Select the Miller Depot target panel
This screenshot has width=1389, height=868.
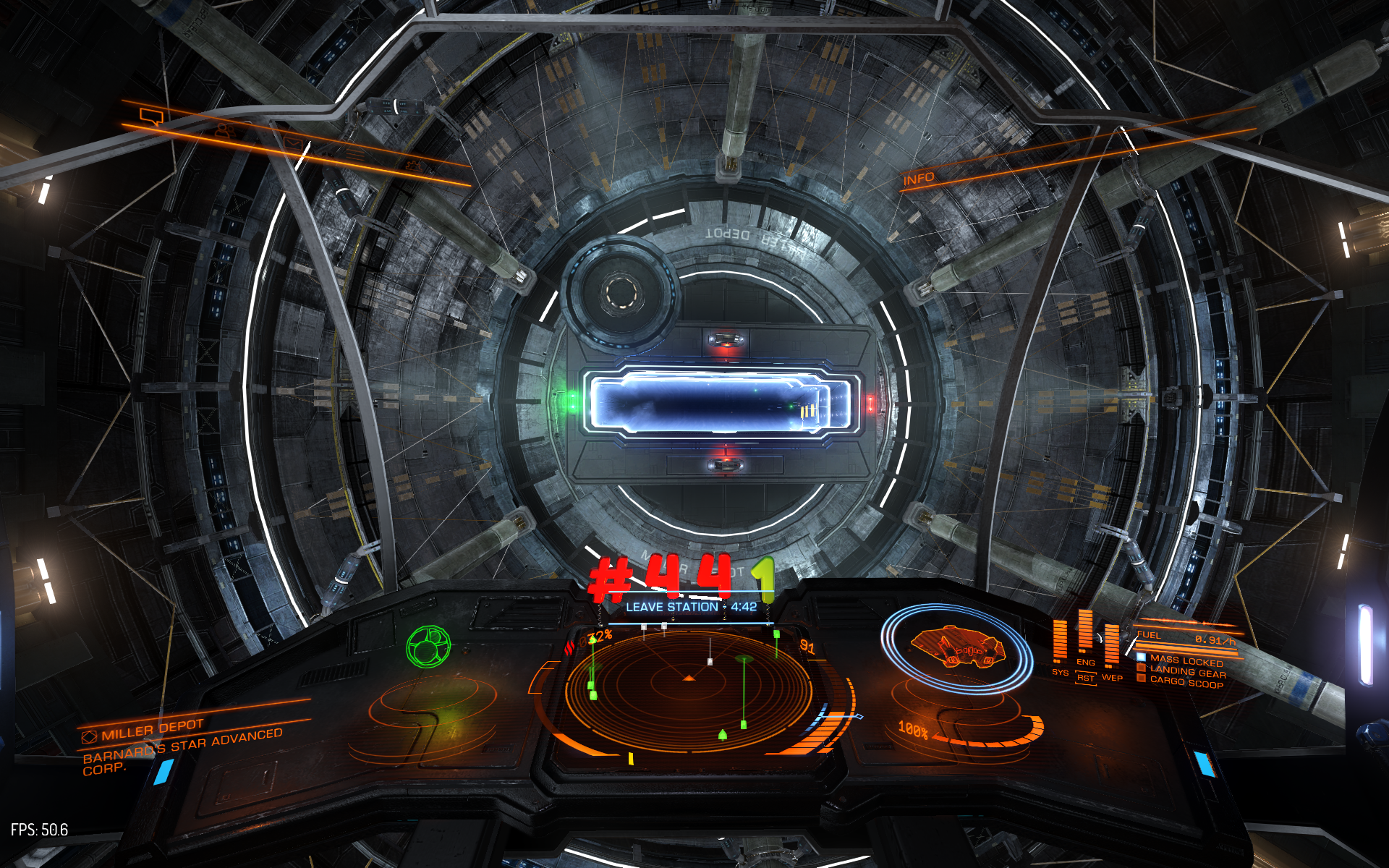[152, 731]
